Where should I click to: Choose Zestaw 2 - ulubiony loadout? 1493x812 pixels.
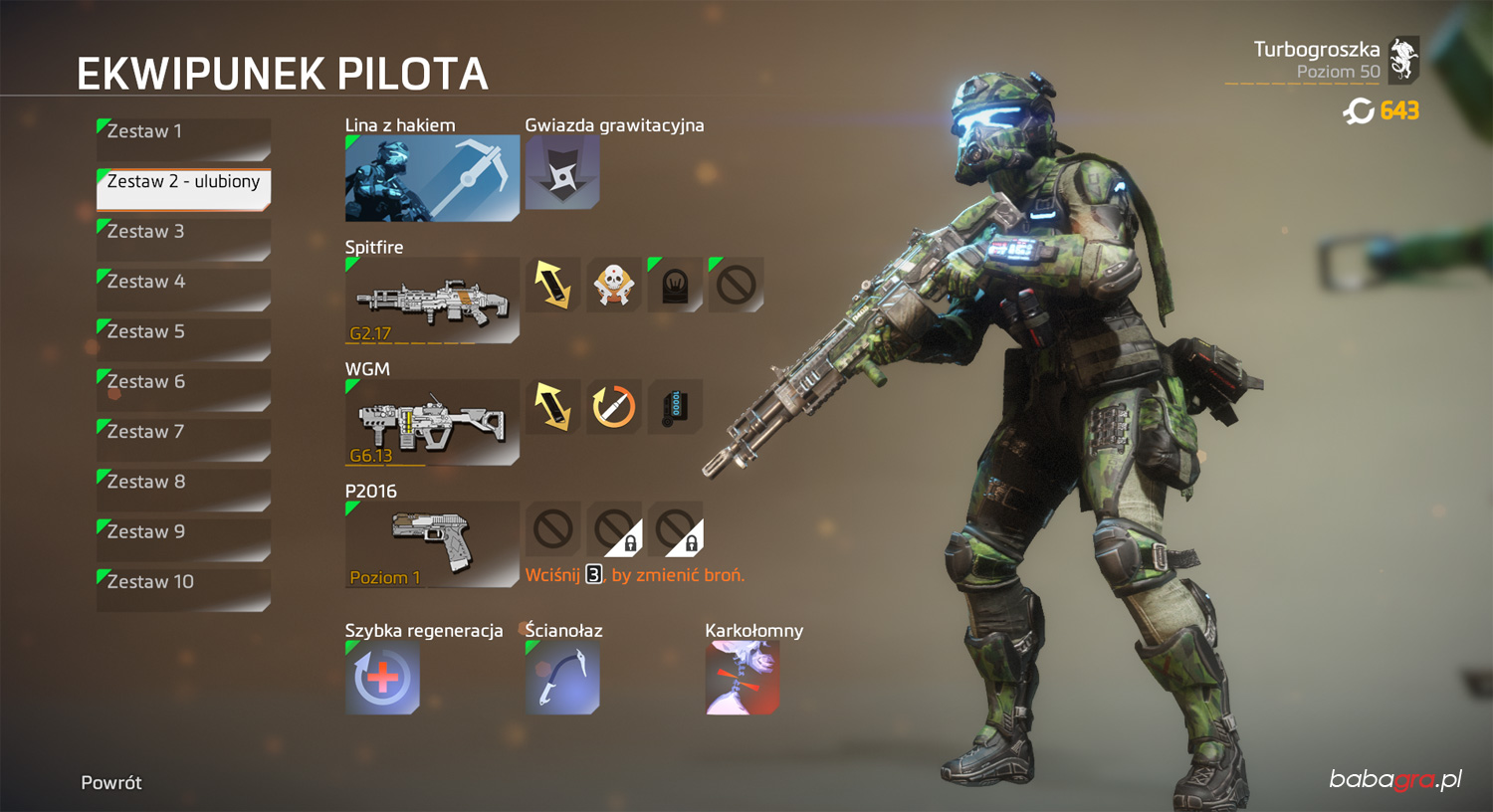[x=183, y=188]
